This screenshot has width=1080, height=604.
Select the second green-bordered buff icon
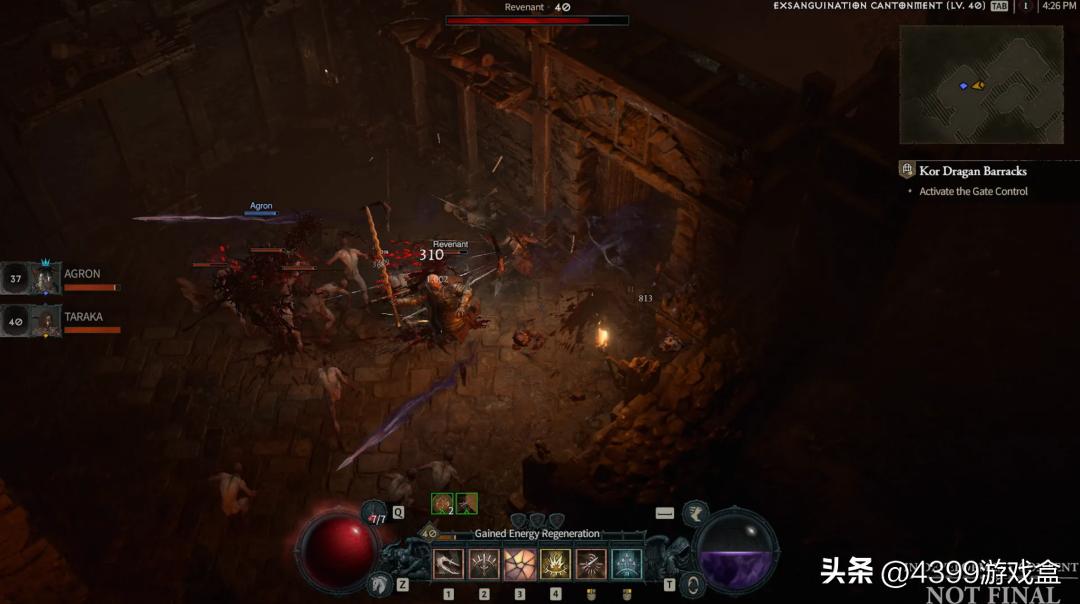466,504
